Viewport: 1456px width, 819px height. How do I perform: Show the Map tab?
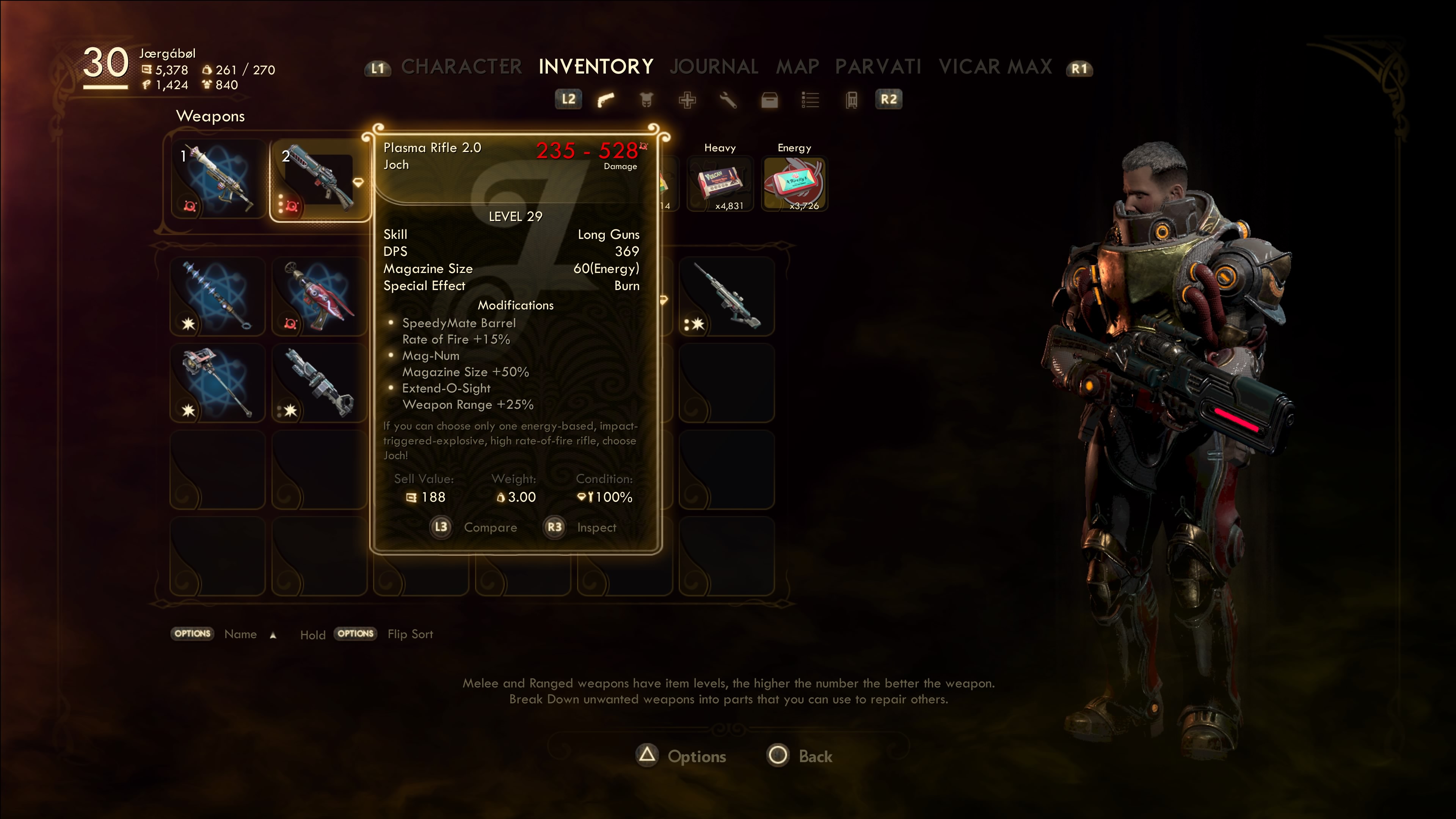[797, 67]
